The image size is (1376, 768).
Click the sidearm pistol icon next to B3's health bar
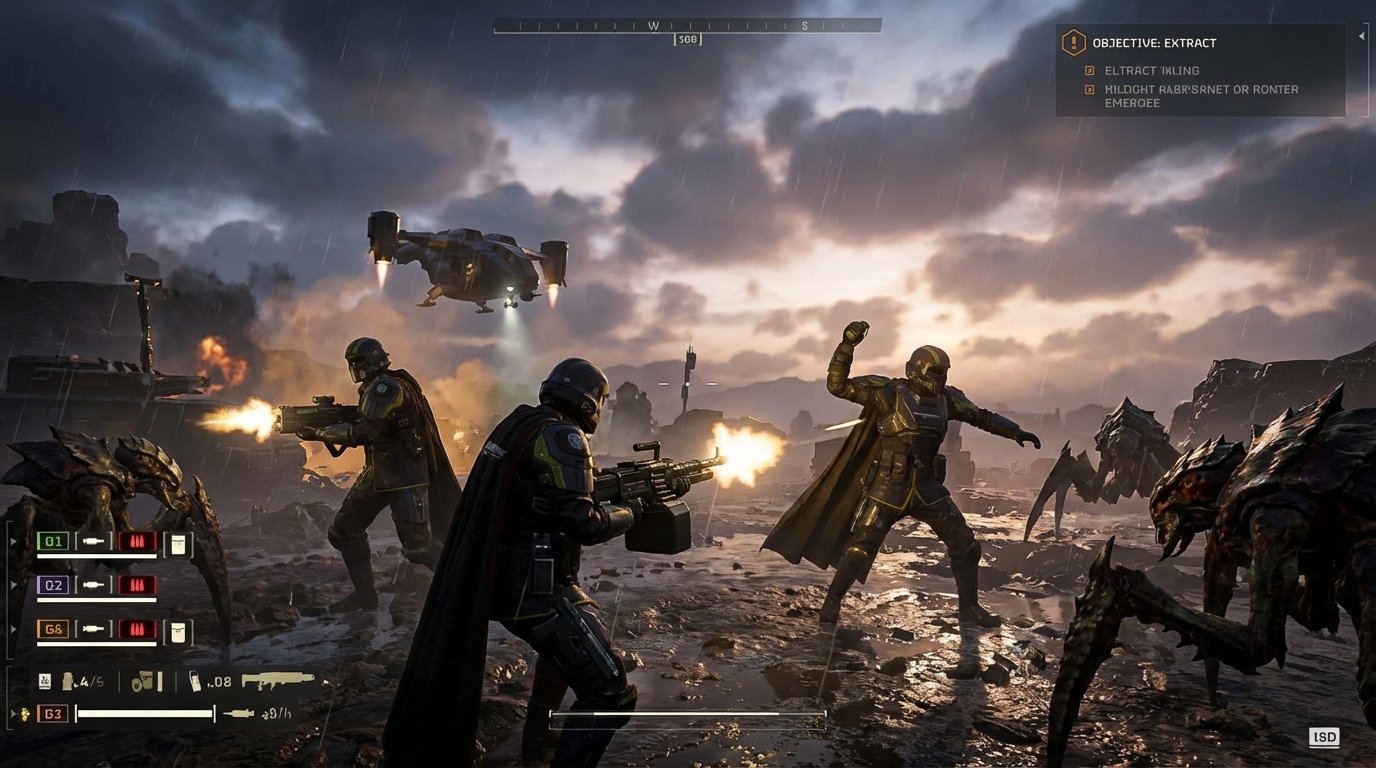238,713
